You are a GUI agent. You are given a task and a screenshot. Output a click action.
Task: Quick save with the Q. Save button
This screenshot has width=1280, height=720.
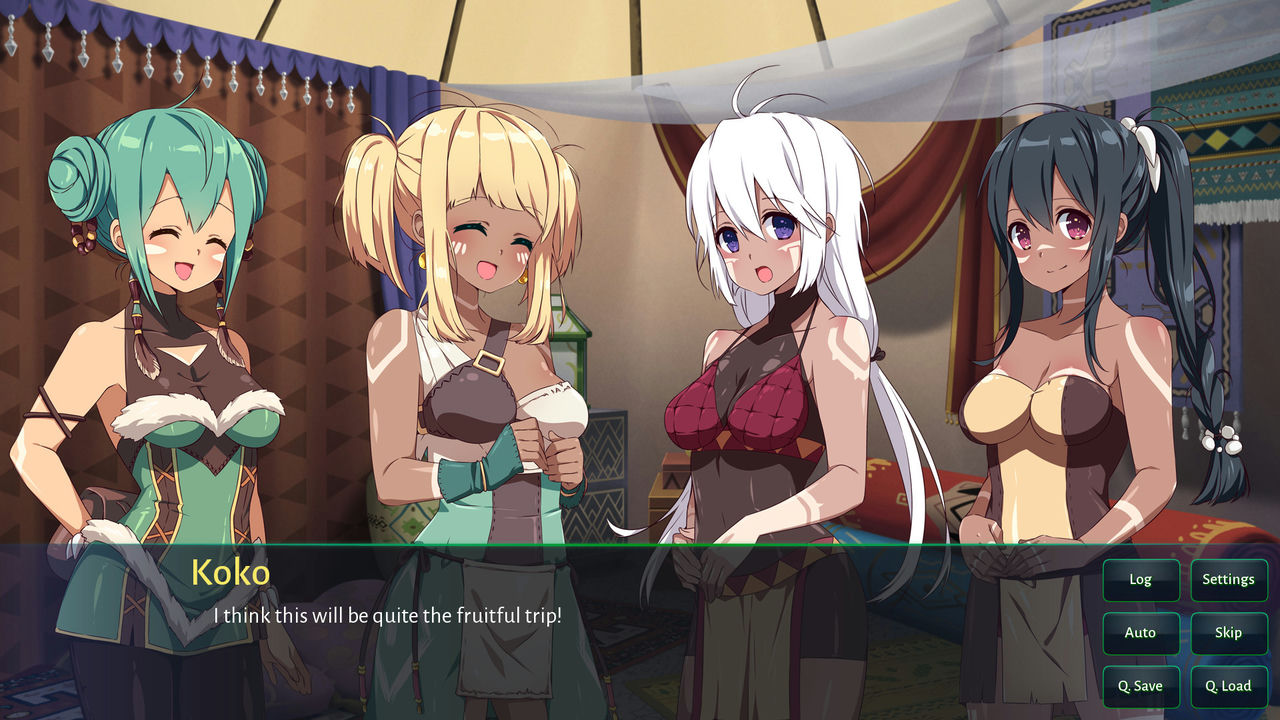[x=1140, y=686]
